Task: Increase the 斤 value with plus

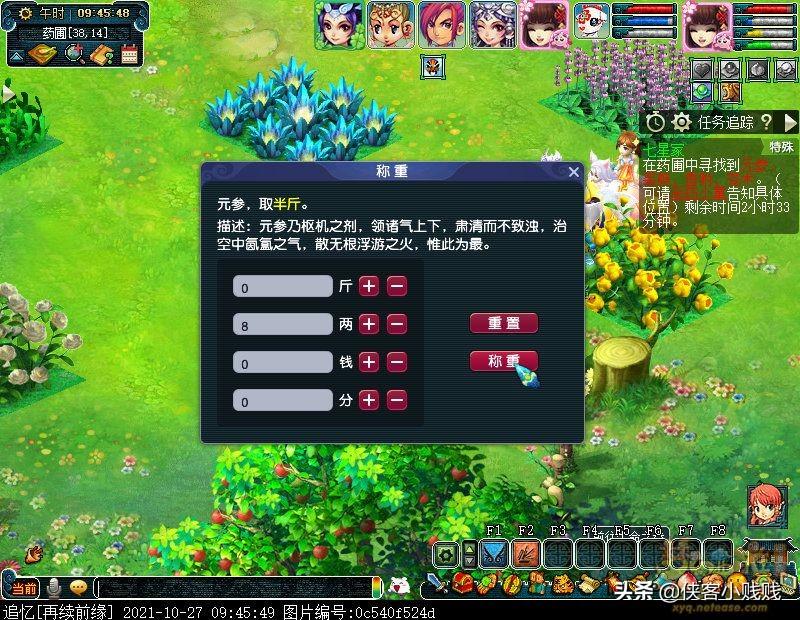Action: coord(369,286)
